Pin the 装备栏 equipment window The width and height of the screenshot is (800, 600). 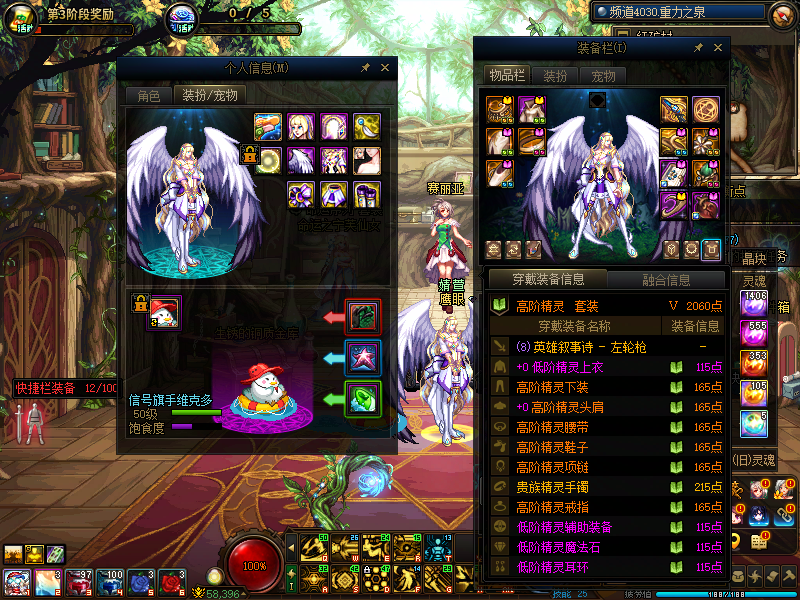(x=699, y=47)
